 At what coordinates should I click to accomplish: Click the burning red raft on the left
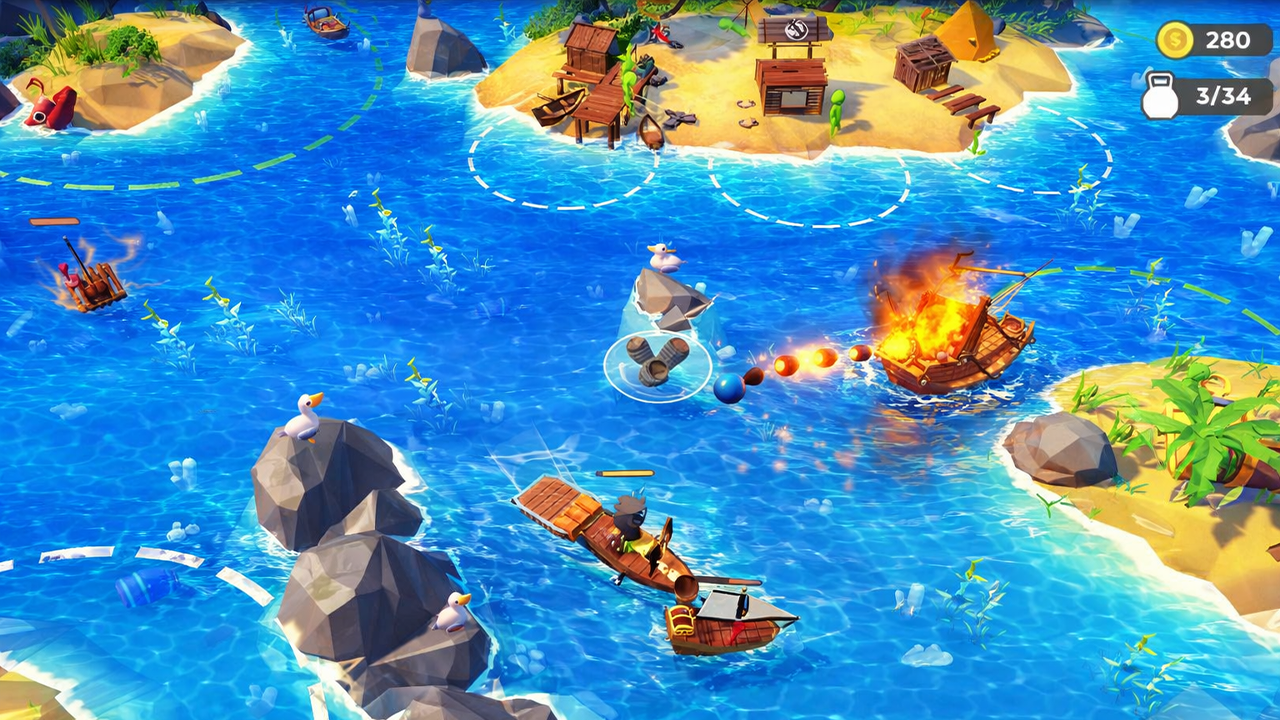coord(88,280)
